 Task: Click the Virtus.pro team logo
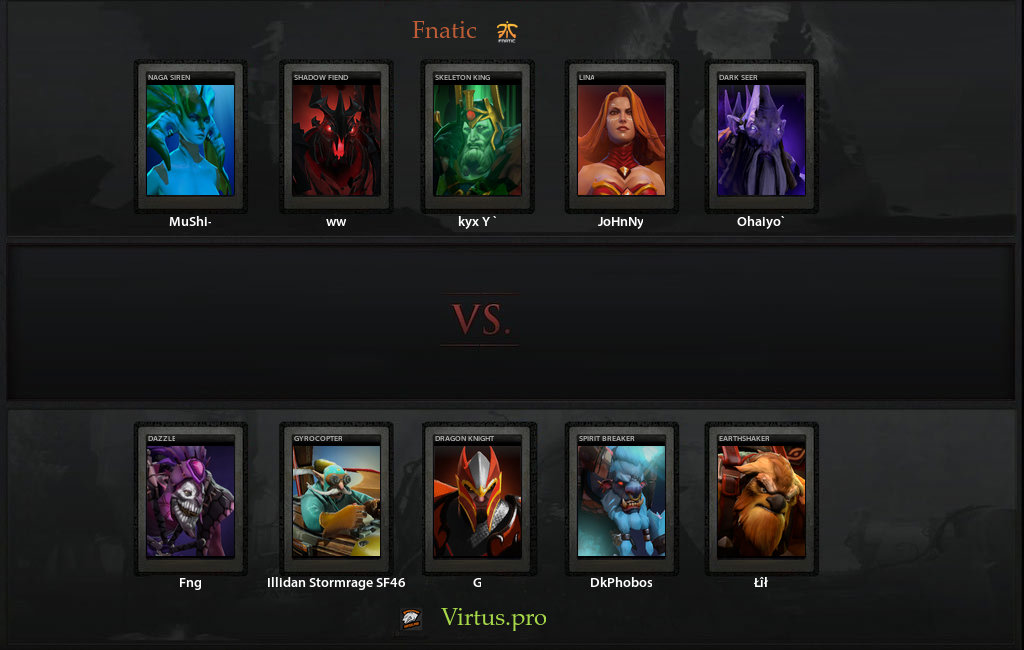pyautogui.click(x=411, y=619)
